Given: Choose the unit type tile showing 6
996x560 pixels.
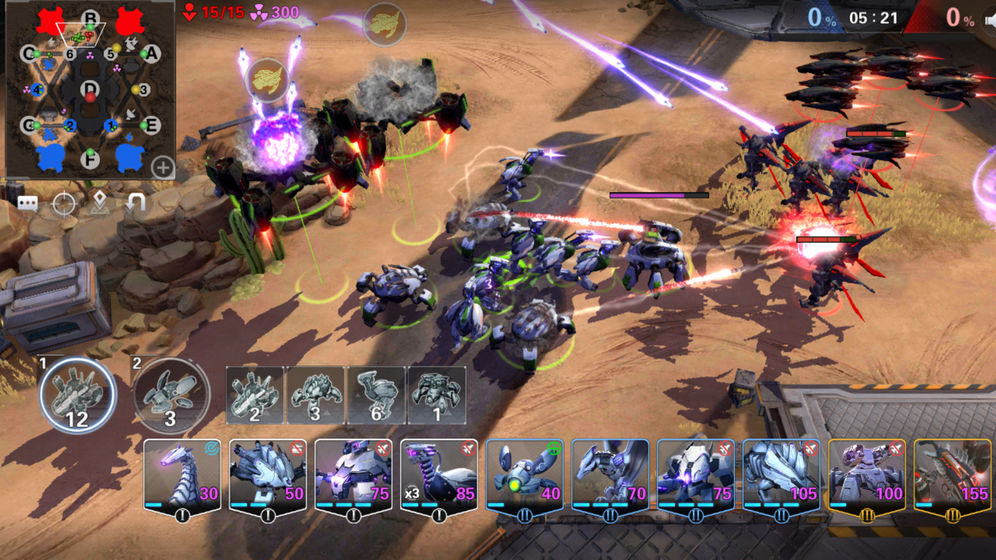Looking at the screenshot, I should (376, 396).
